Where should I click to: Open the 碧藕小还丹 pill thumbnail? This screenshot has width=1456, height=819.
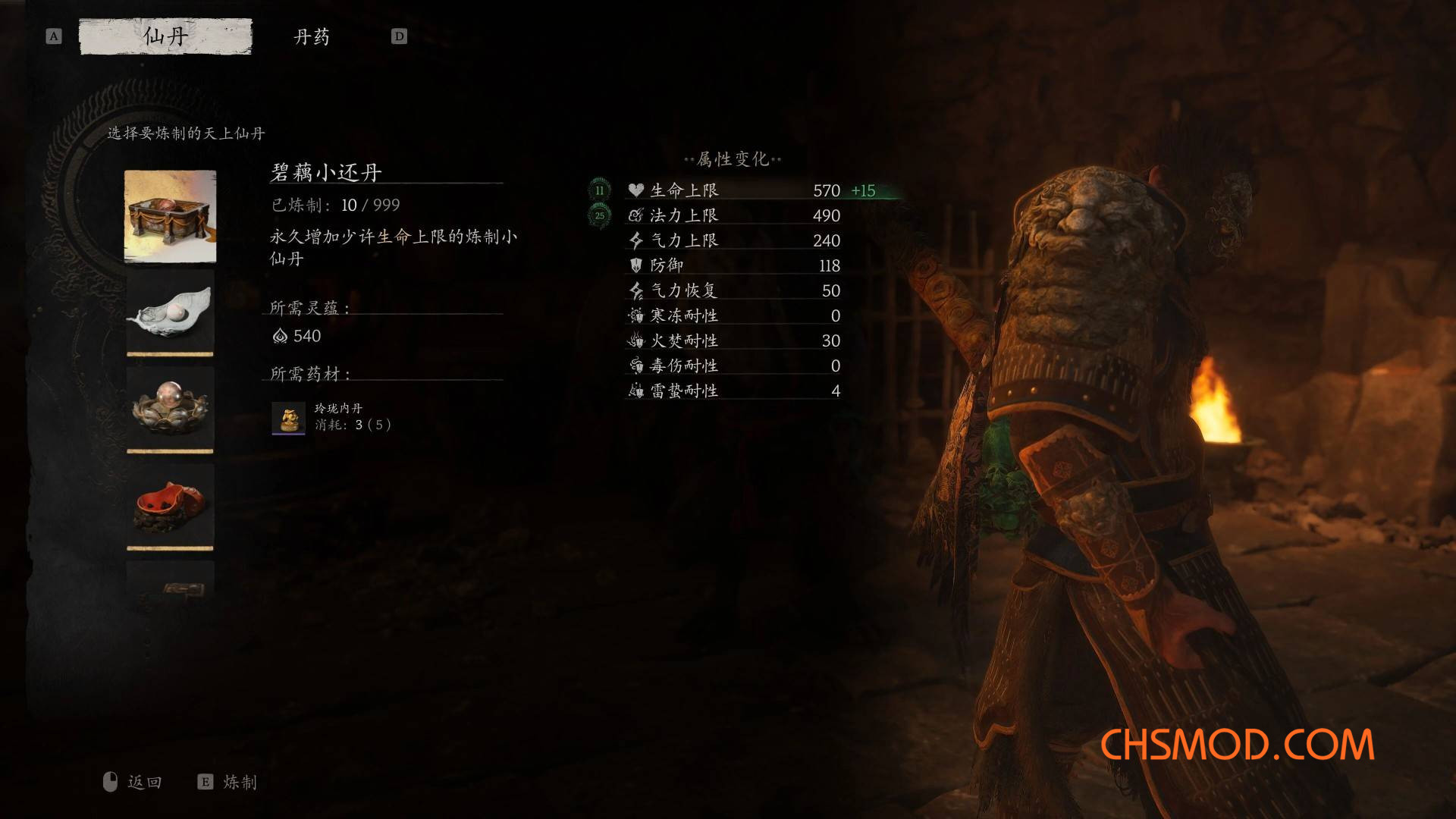coord(170,218)
